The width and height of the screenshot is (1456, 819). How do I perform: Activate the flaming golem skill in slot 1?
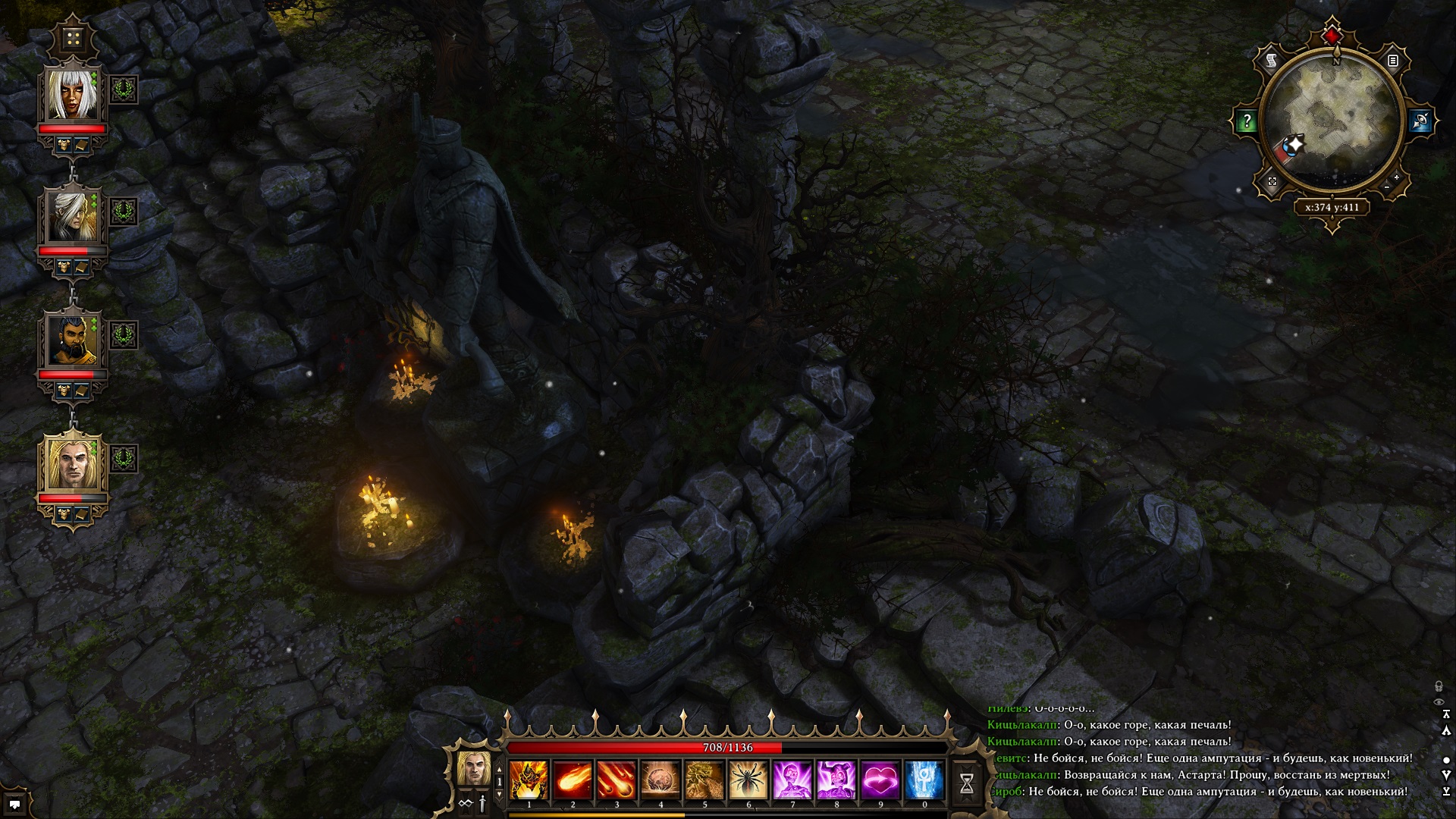[x=529, y=780]
